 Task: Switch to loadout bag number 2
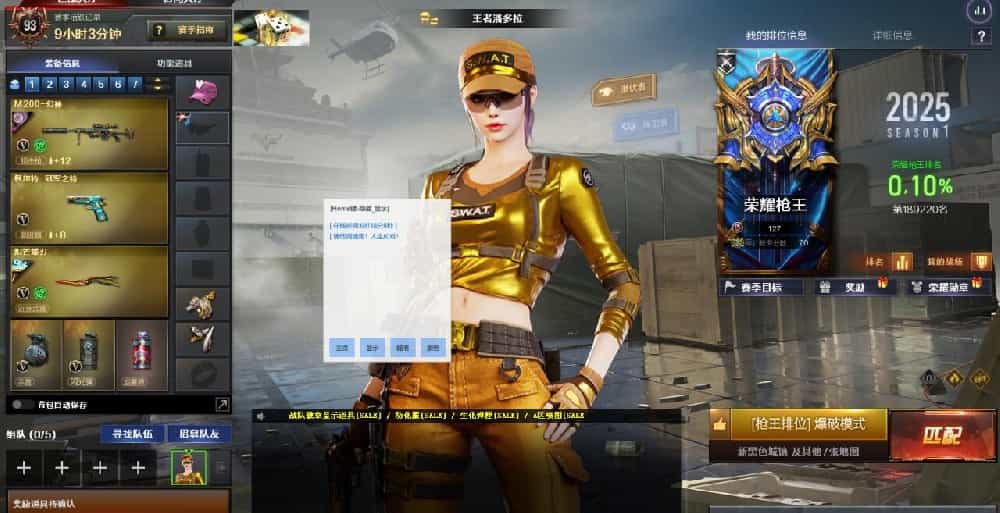coord(48,85)
